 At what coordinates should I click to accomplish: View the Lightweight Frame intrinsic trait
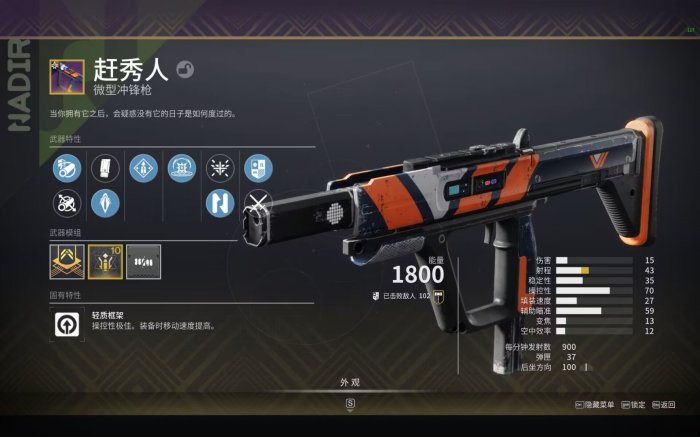(67, 322)
